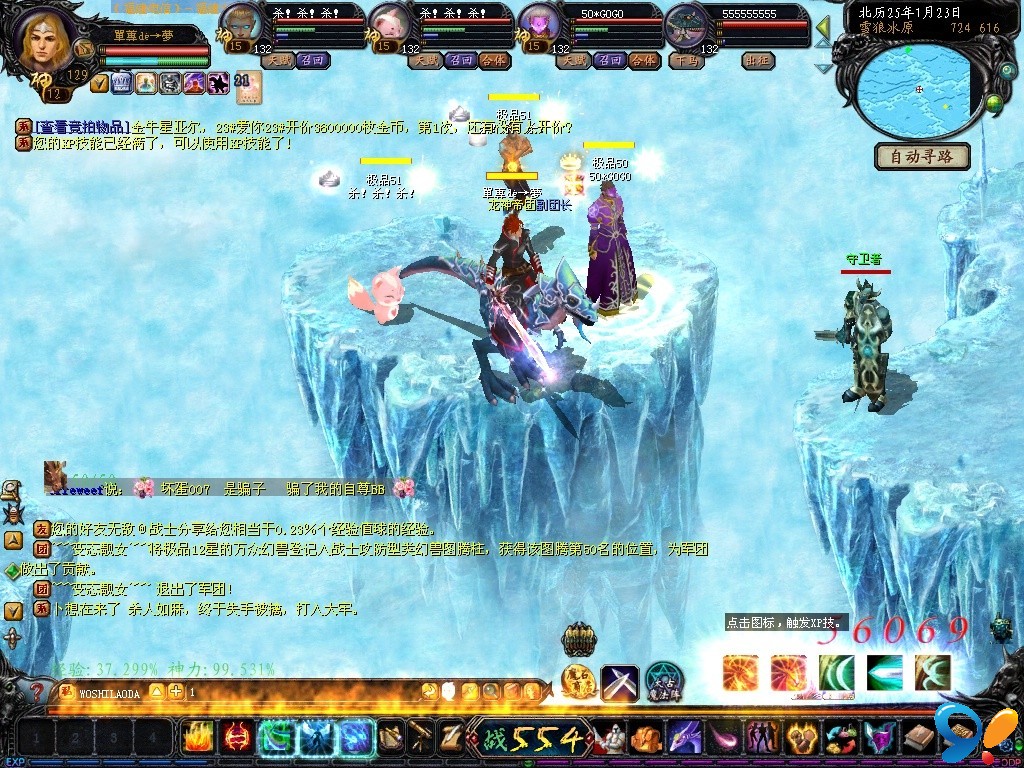
Task: Click the 出征 deploy button
Action: tap(759, 60)
